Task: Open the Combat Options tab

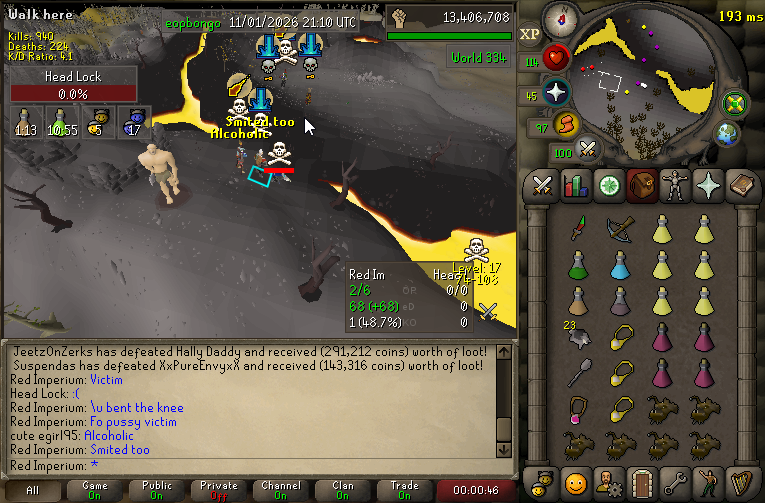Action: [543, 186]
